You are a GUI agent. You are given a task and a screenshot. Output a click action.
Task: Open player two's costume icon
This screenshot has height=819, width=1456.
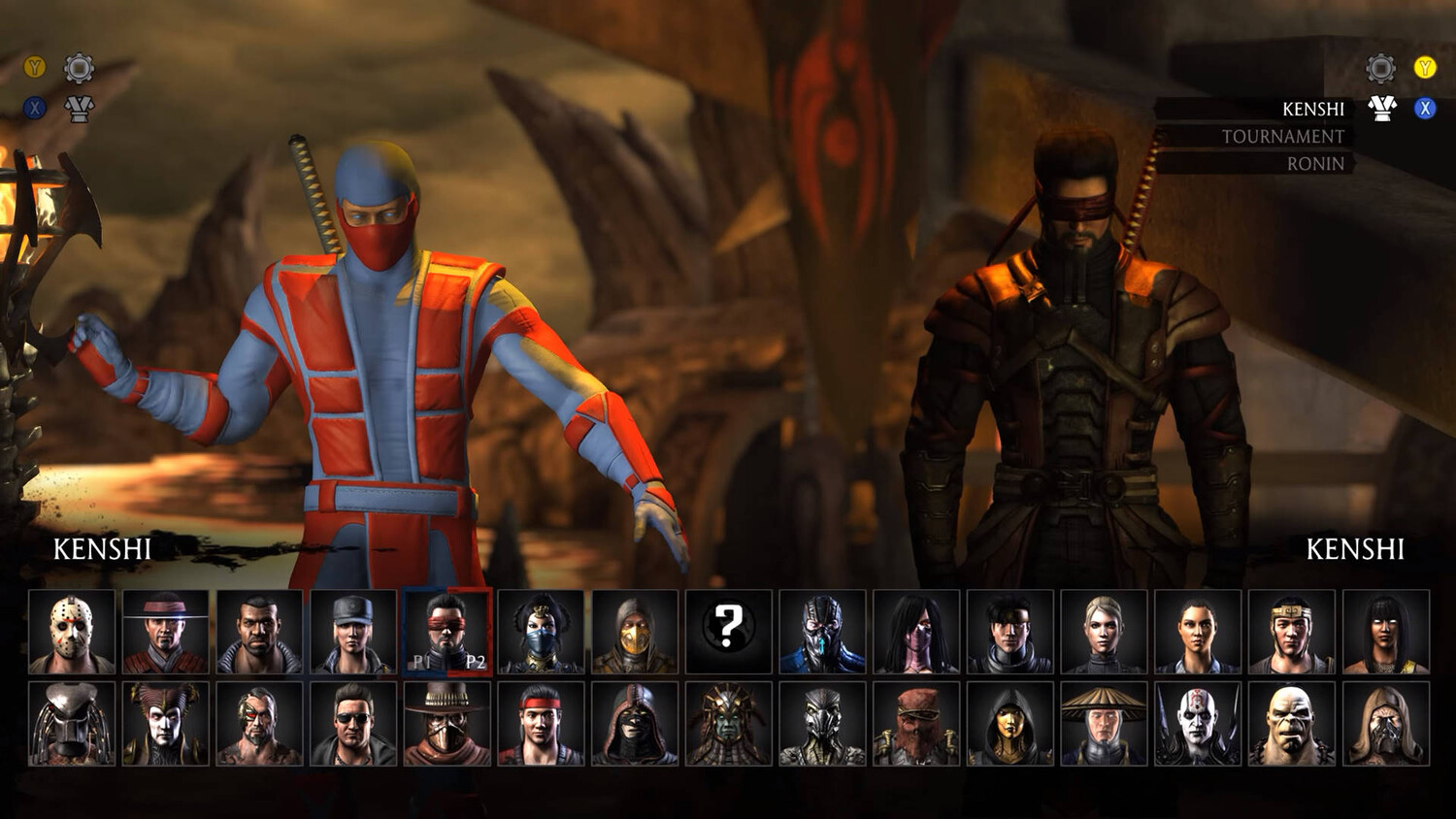coord(1381,109)
